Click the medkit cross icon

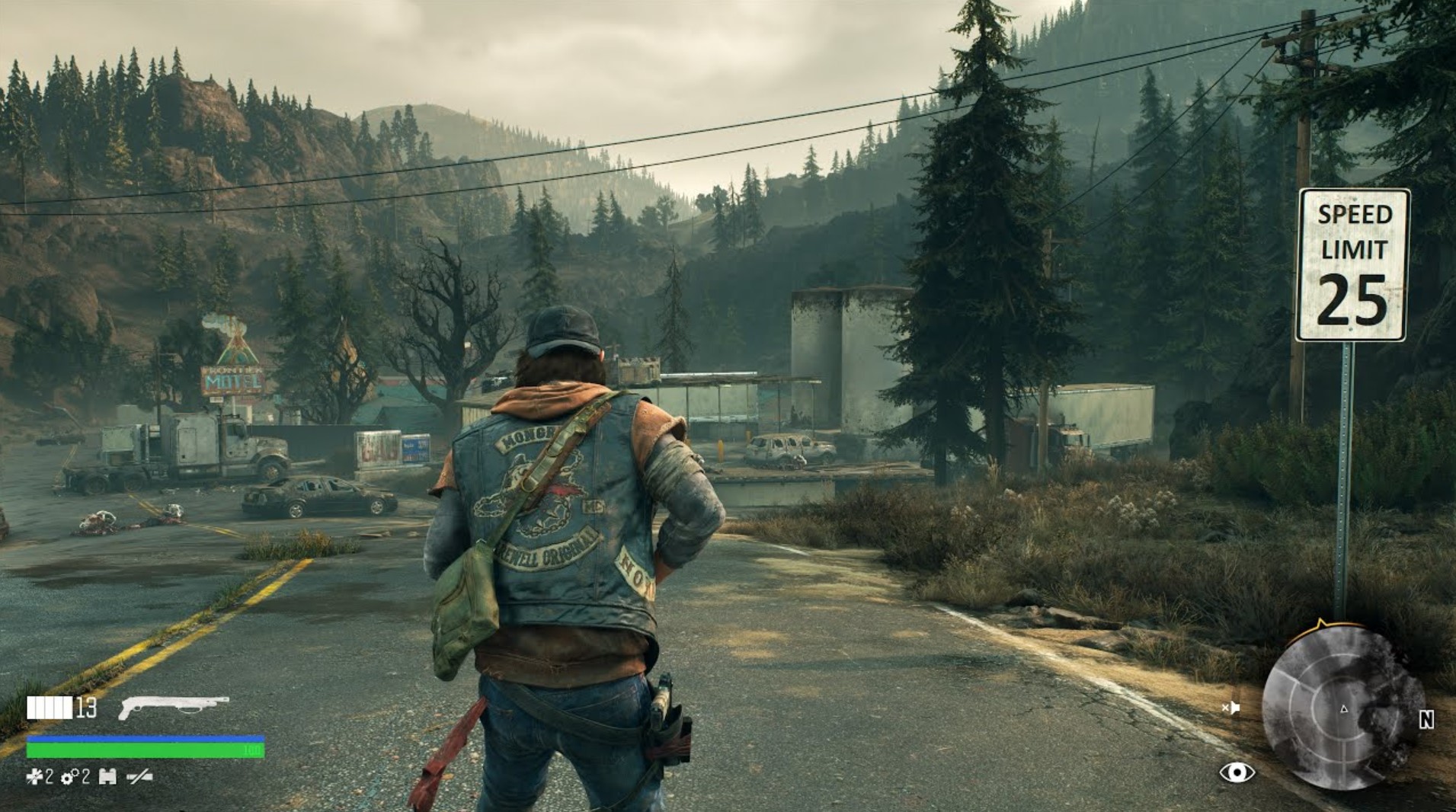(34, 777)
